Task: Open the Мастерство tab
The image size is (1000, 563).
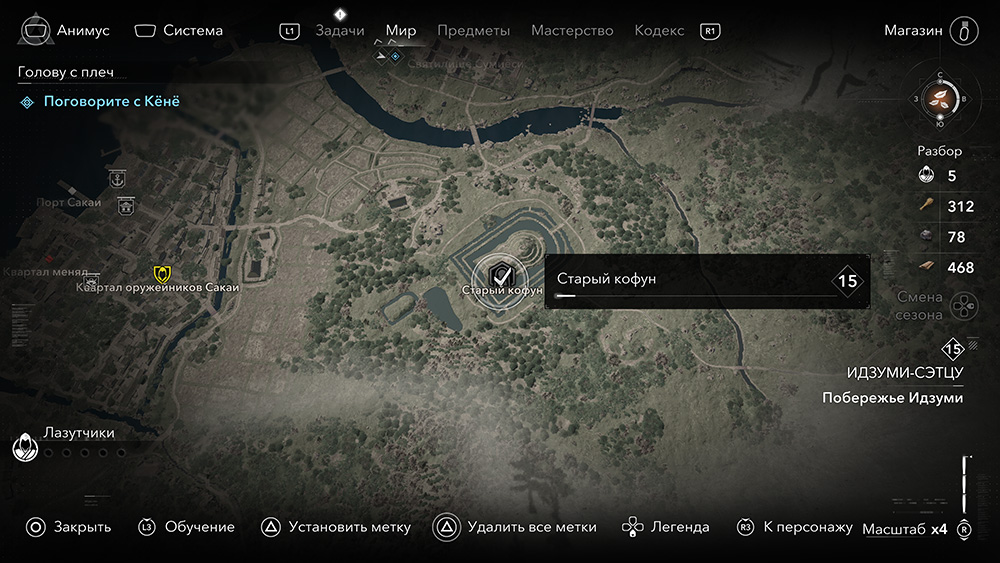Action: coord(572,31)
